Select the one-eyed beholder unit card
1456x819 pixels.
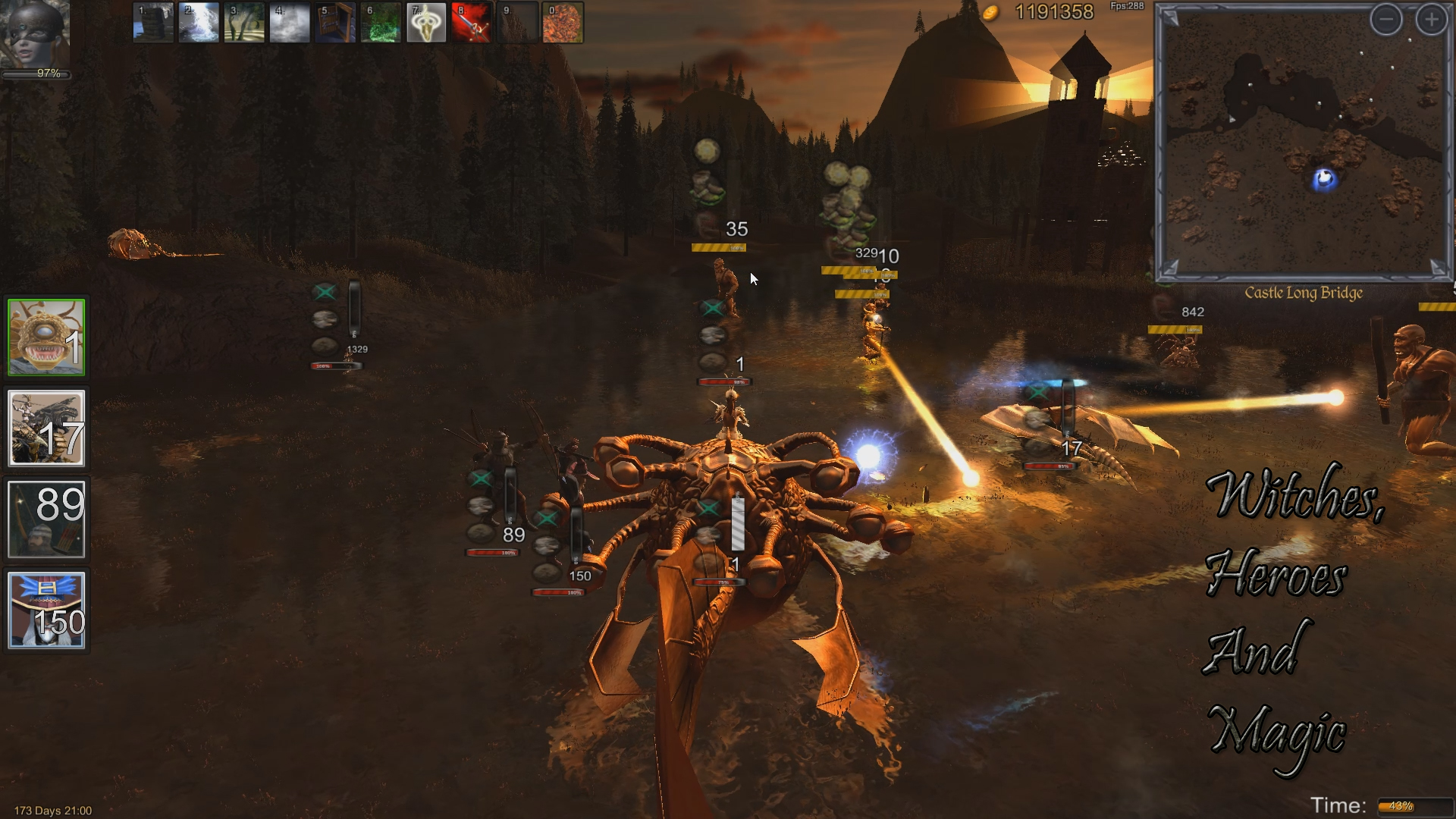coord(46,337)
